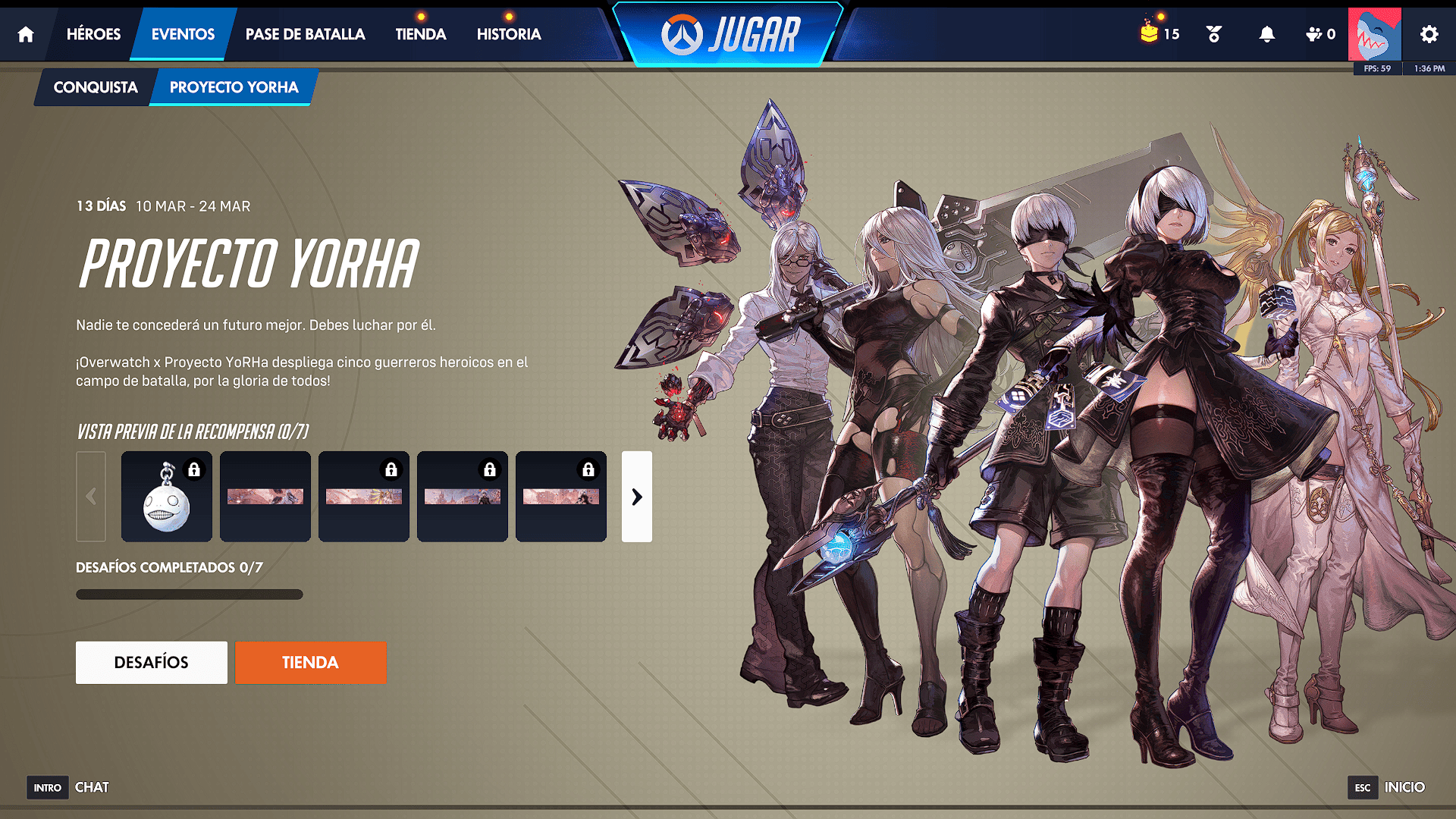The image size is (1456, 819).
Task: Open the shark player profile avatar
Action: (x=1374, y=34)
